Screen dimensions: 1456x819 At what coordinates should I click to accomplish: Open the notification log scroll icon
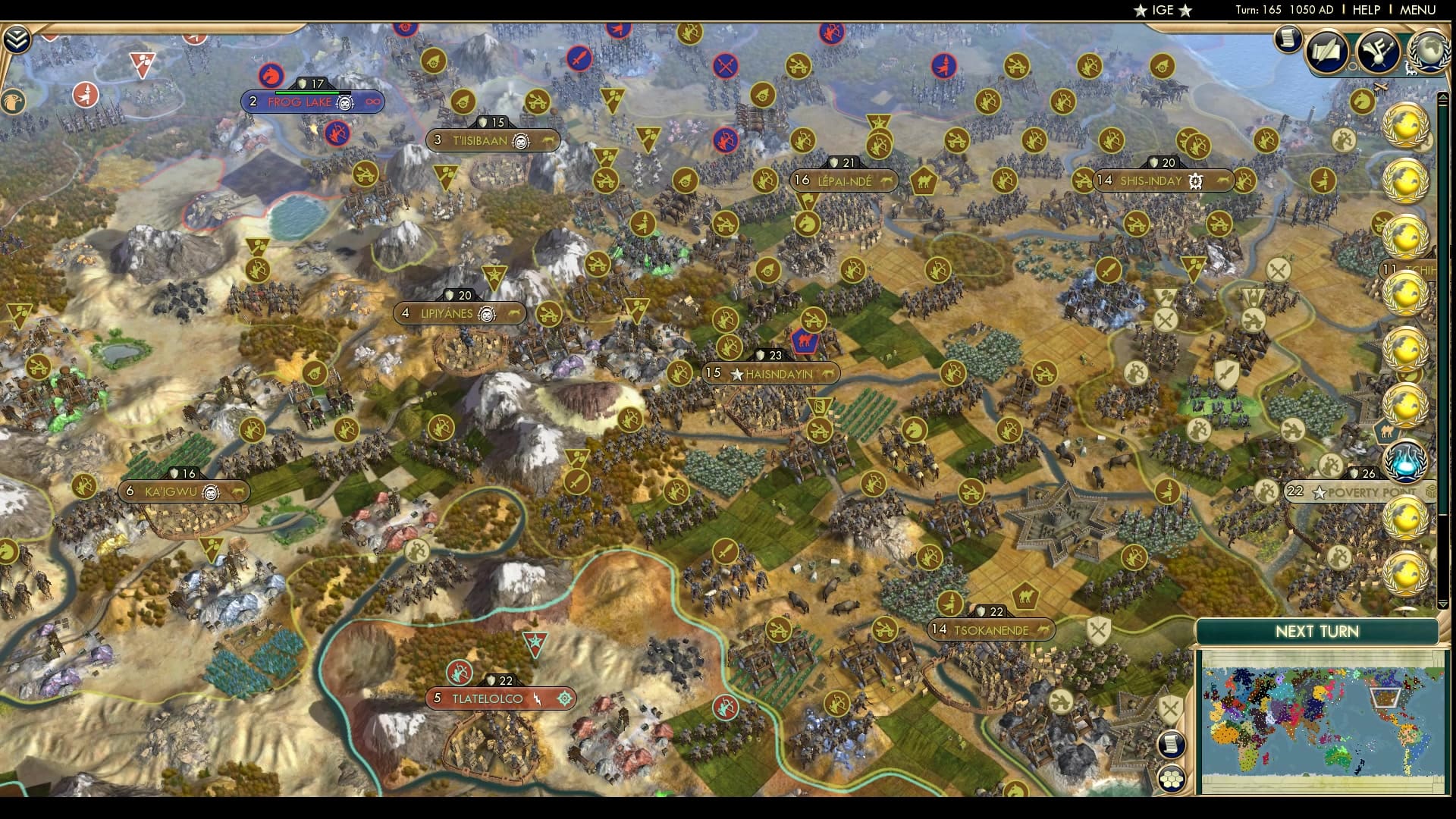coord(1288,39)
